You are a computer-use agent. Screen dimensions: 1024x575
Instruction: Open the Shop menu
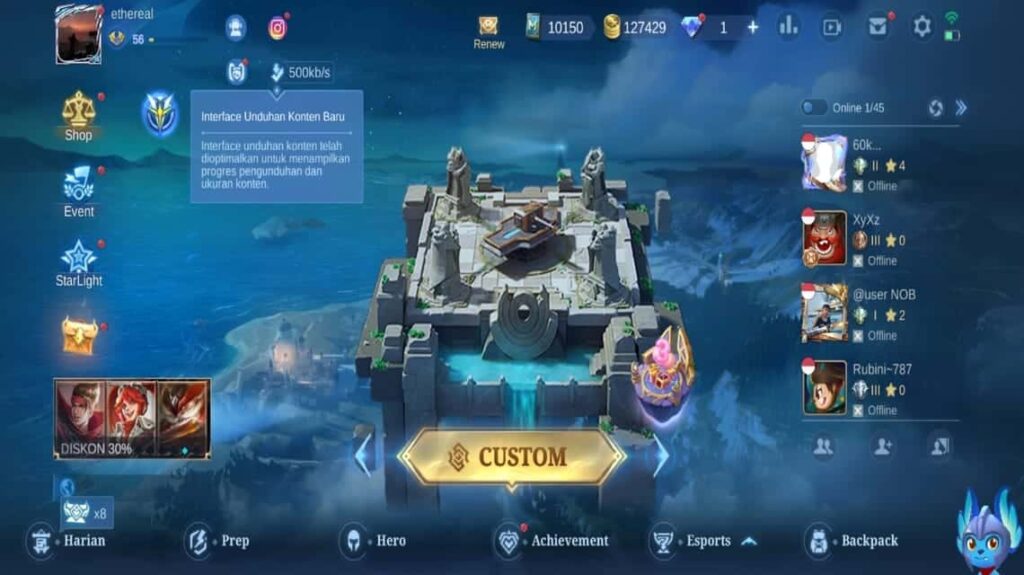click(78, 116)
